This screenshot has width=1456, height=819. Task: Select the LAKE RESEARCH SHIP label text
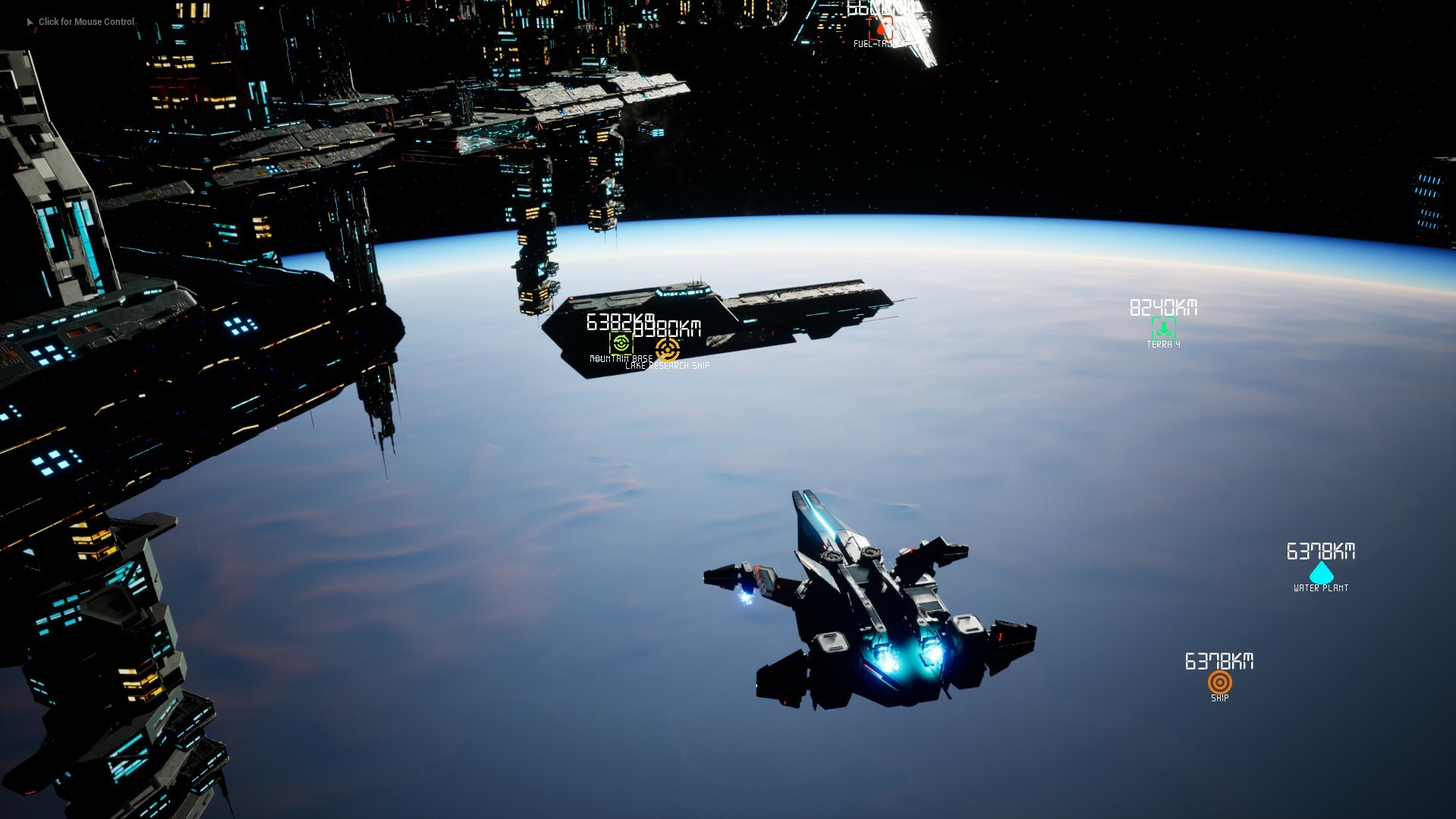[x=667, y=365]
